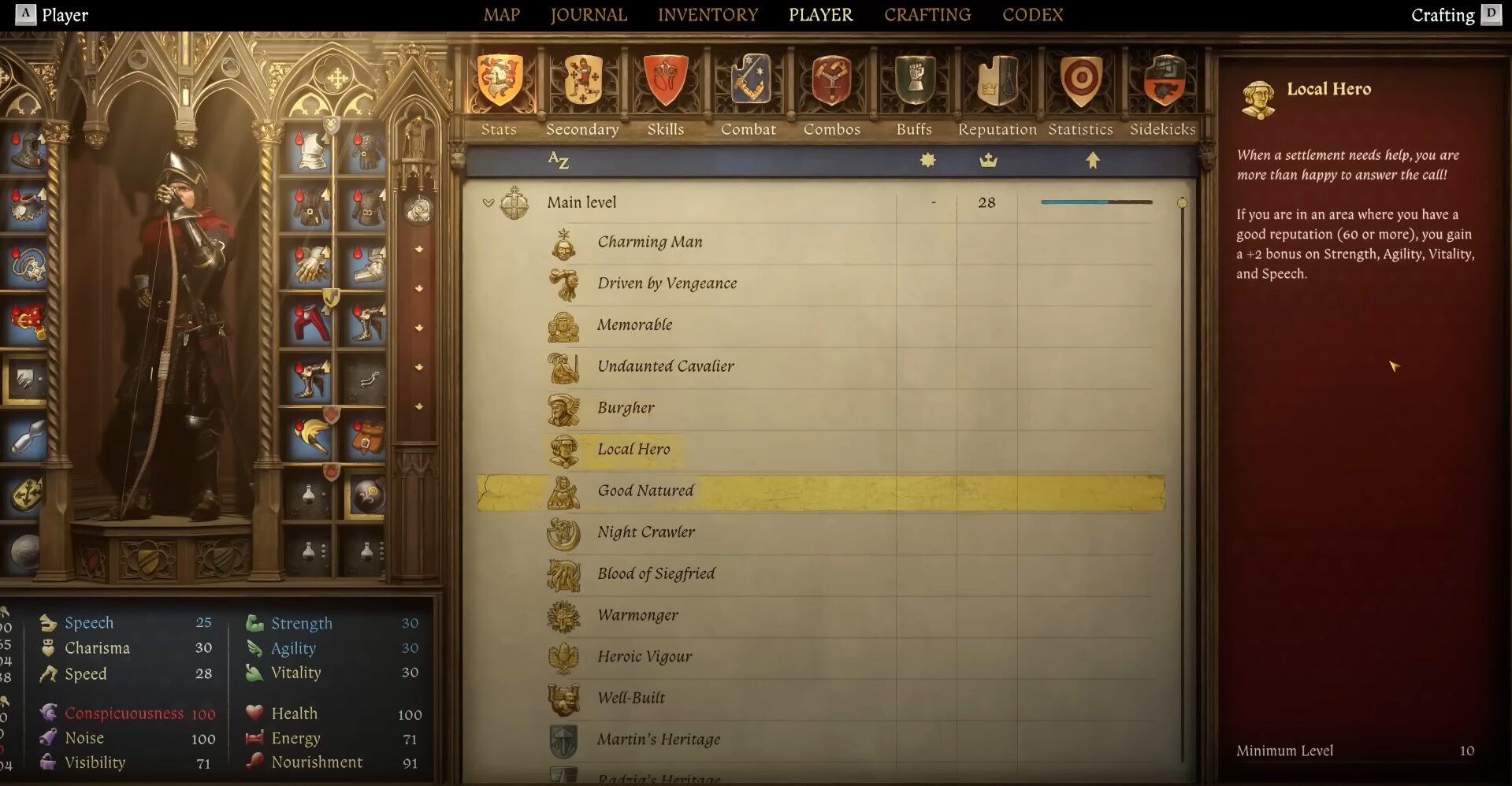Collapse the Main level perk group
The width and height of the screenshot is (1512, 786).
click(x=489, y=202)
